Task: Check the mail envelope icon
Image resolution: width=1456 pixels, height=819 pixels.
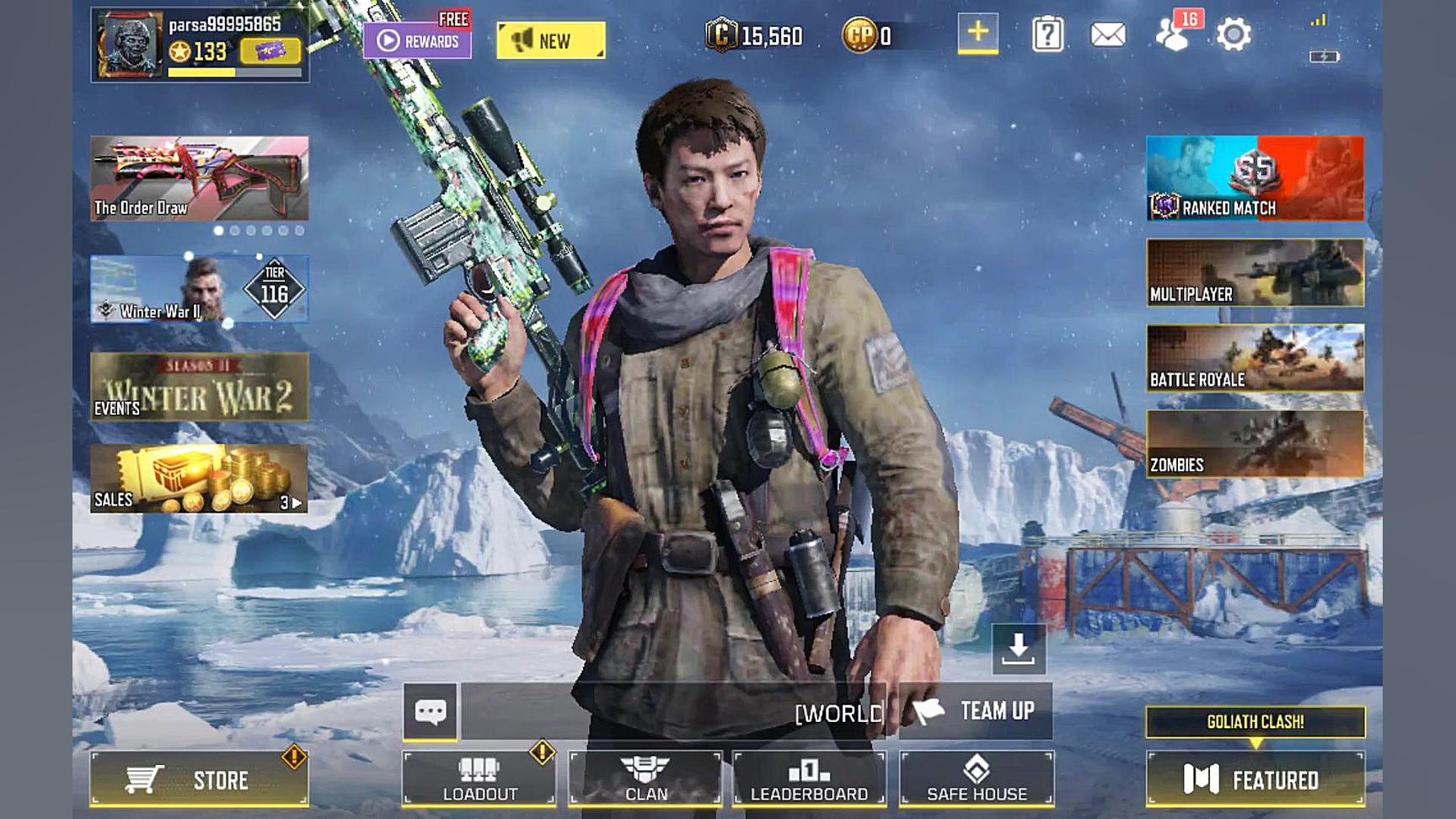Action: click(1108, 35)
